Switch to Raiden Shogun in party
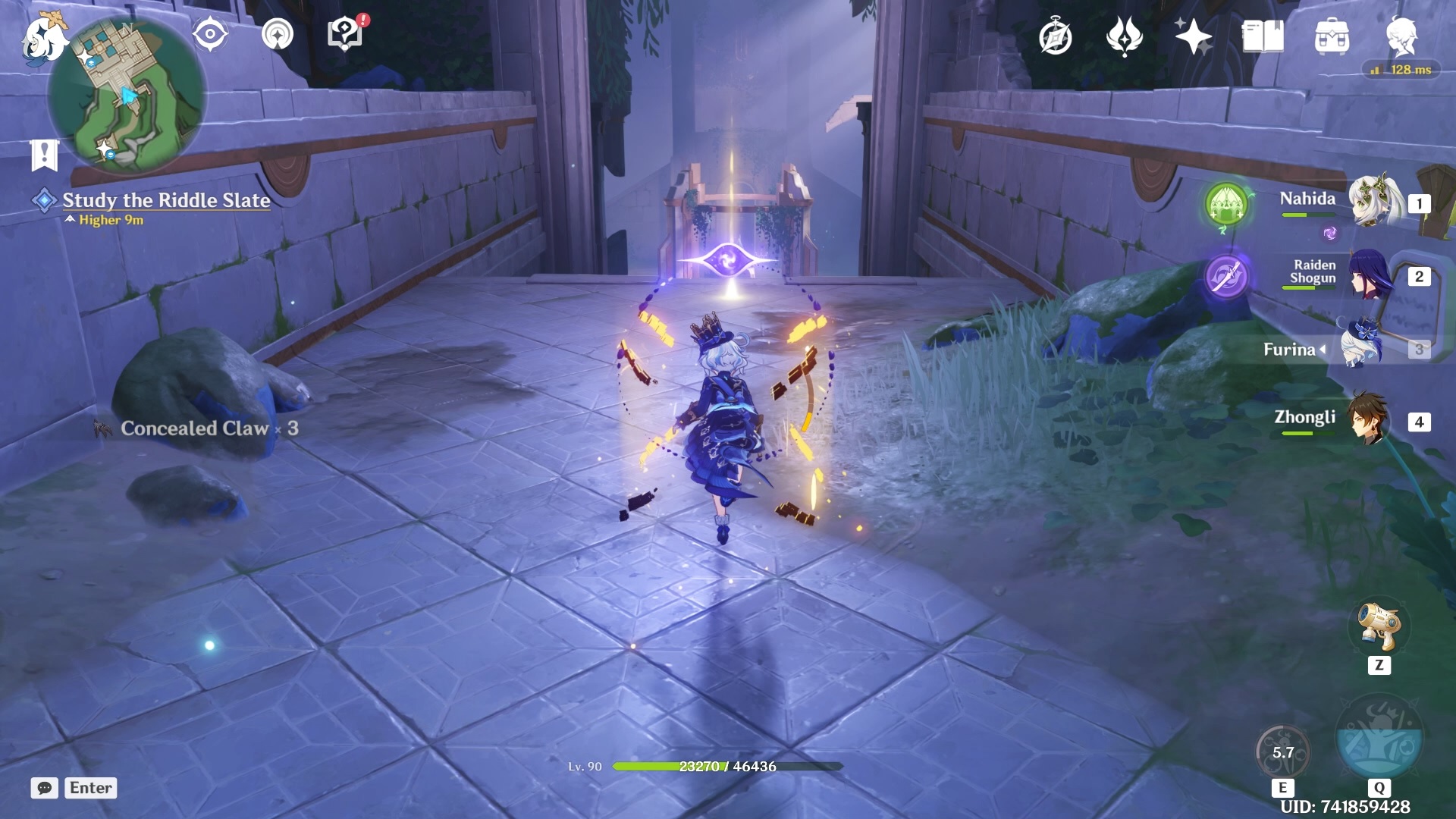This screenshot has height=819, width=1456. [1371, 275]
